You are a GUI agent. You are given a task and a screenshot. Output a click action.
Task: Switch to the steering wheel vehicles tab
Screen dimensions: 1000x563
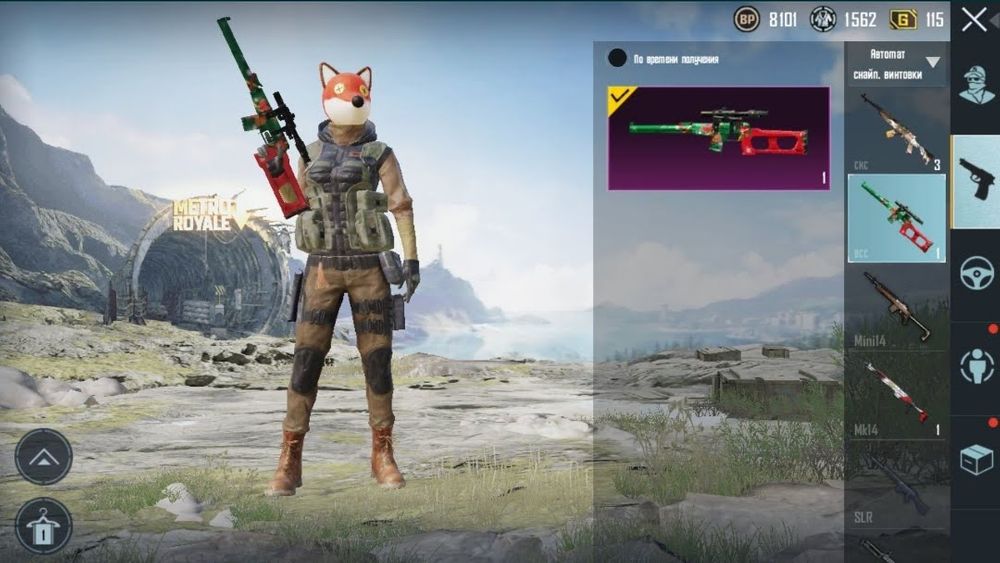coord(976,274)
